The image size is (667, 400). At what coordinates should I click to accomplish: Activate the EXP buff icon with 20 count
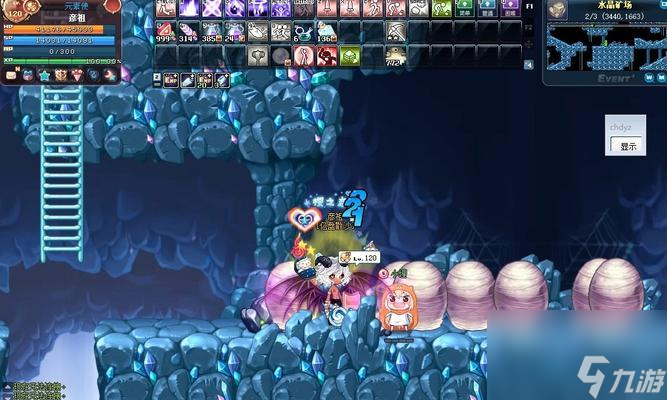[x=204, y=79]
